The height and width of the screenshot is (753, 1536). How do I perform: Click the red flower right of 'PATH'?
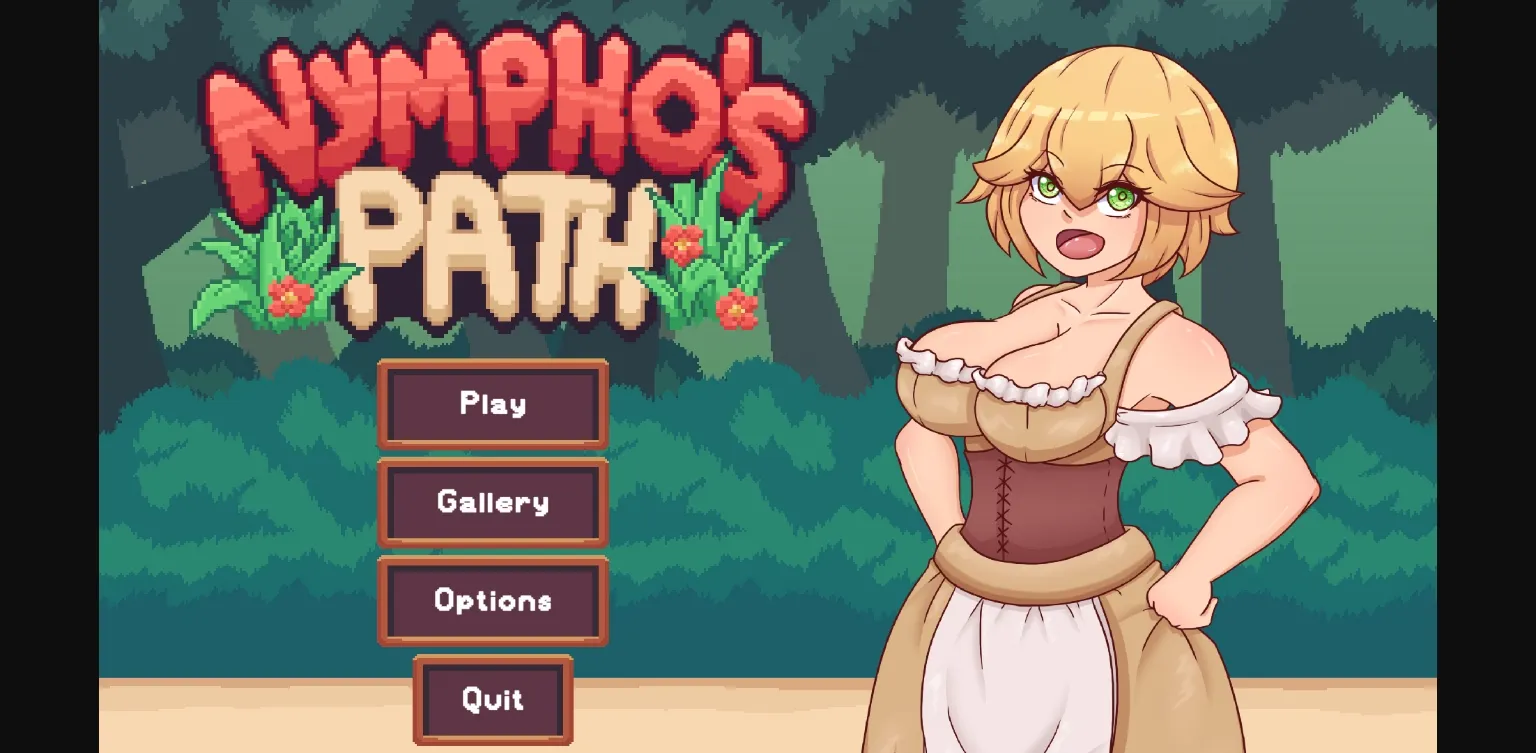(x=683, y=240)
